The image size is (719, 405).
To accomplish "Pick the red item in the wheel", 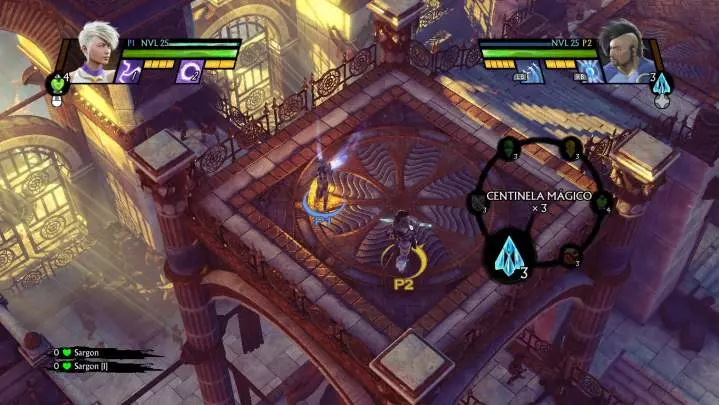I will tap(570, 254).
